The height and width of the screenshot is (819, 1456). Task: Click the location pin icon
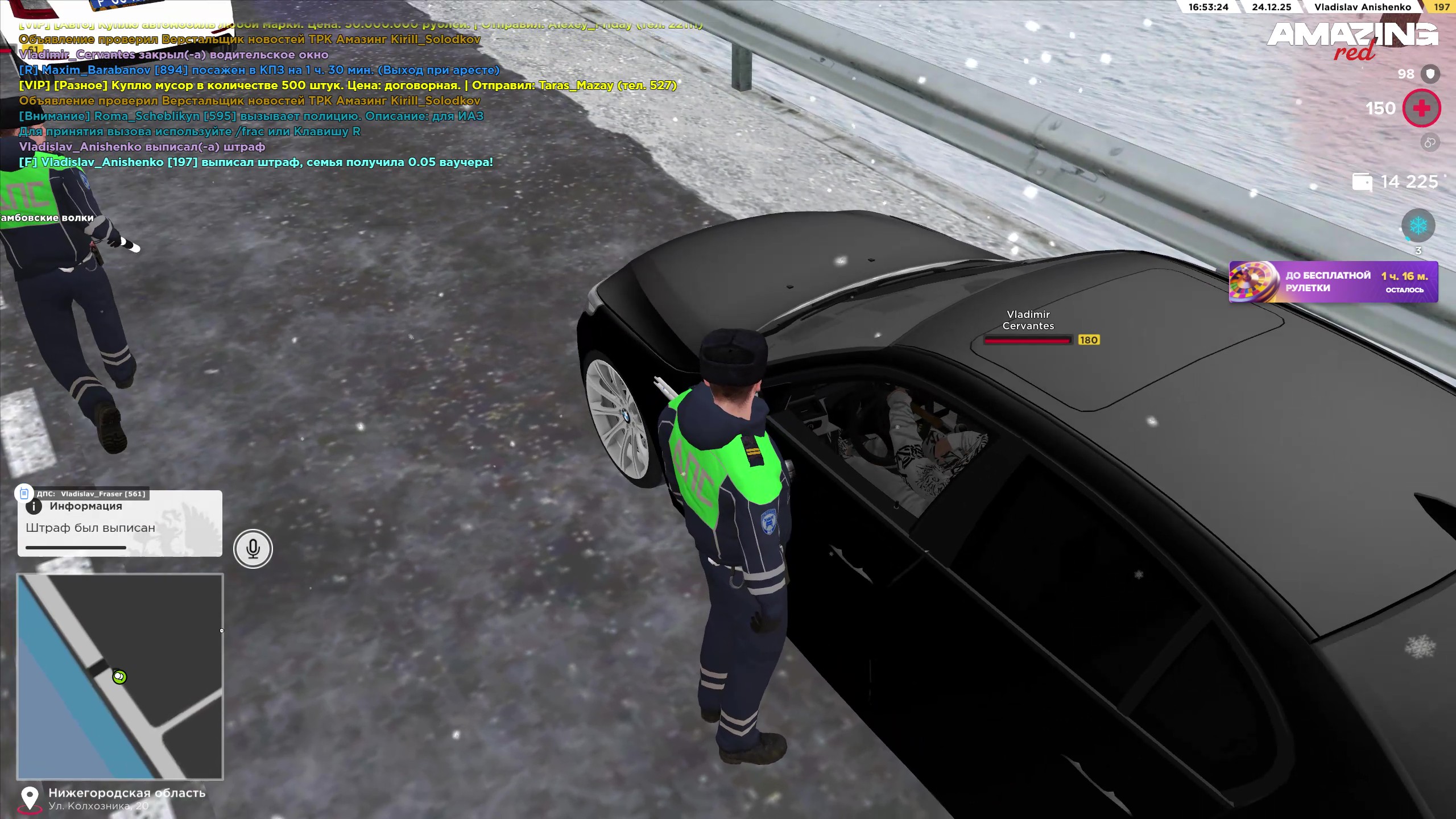[30, 799]
